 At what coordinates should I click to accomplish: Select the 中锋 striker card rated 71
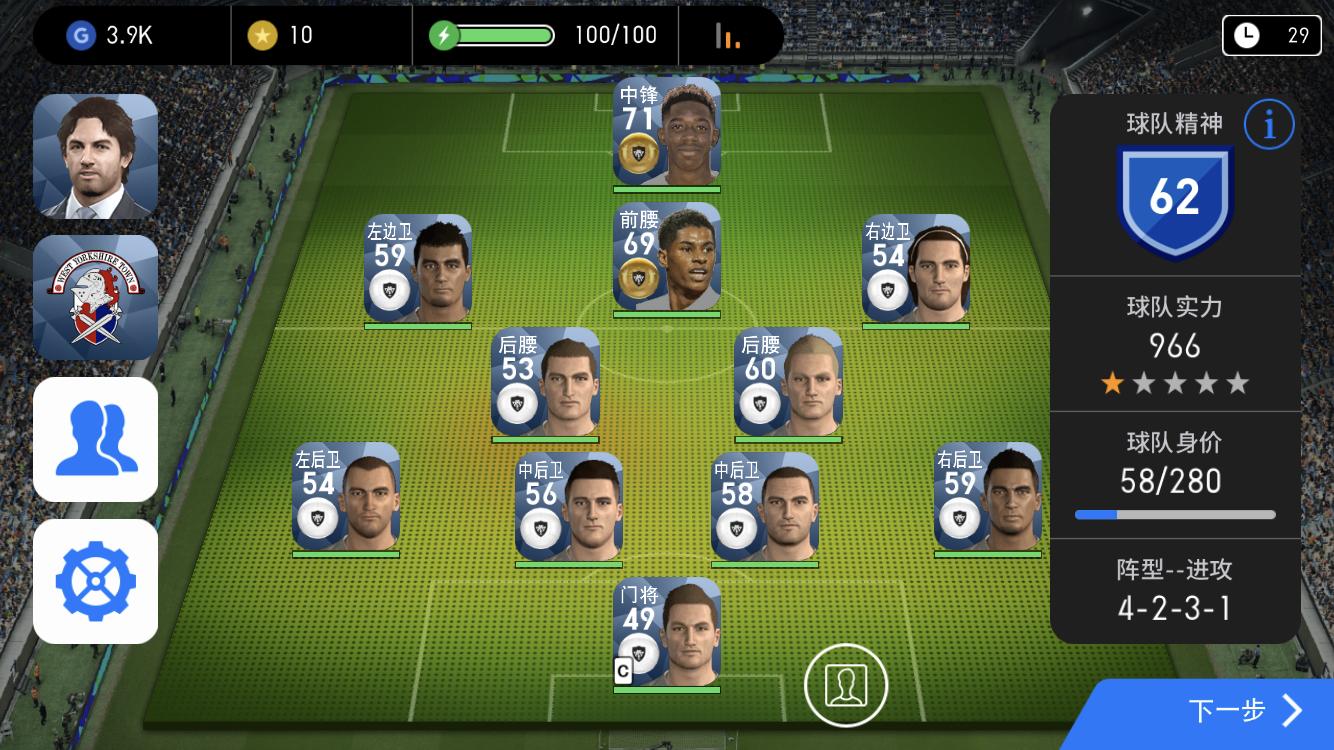tap(667, 131)
